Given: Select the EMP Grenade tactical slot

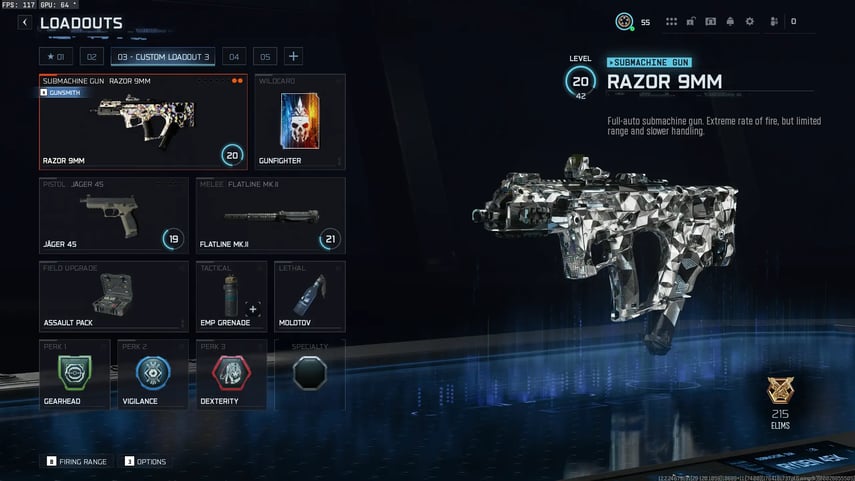Looking at the screenshot, I should pyautogui.click(x=231, y=296).
